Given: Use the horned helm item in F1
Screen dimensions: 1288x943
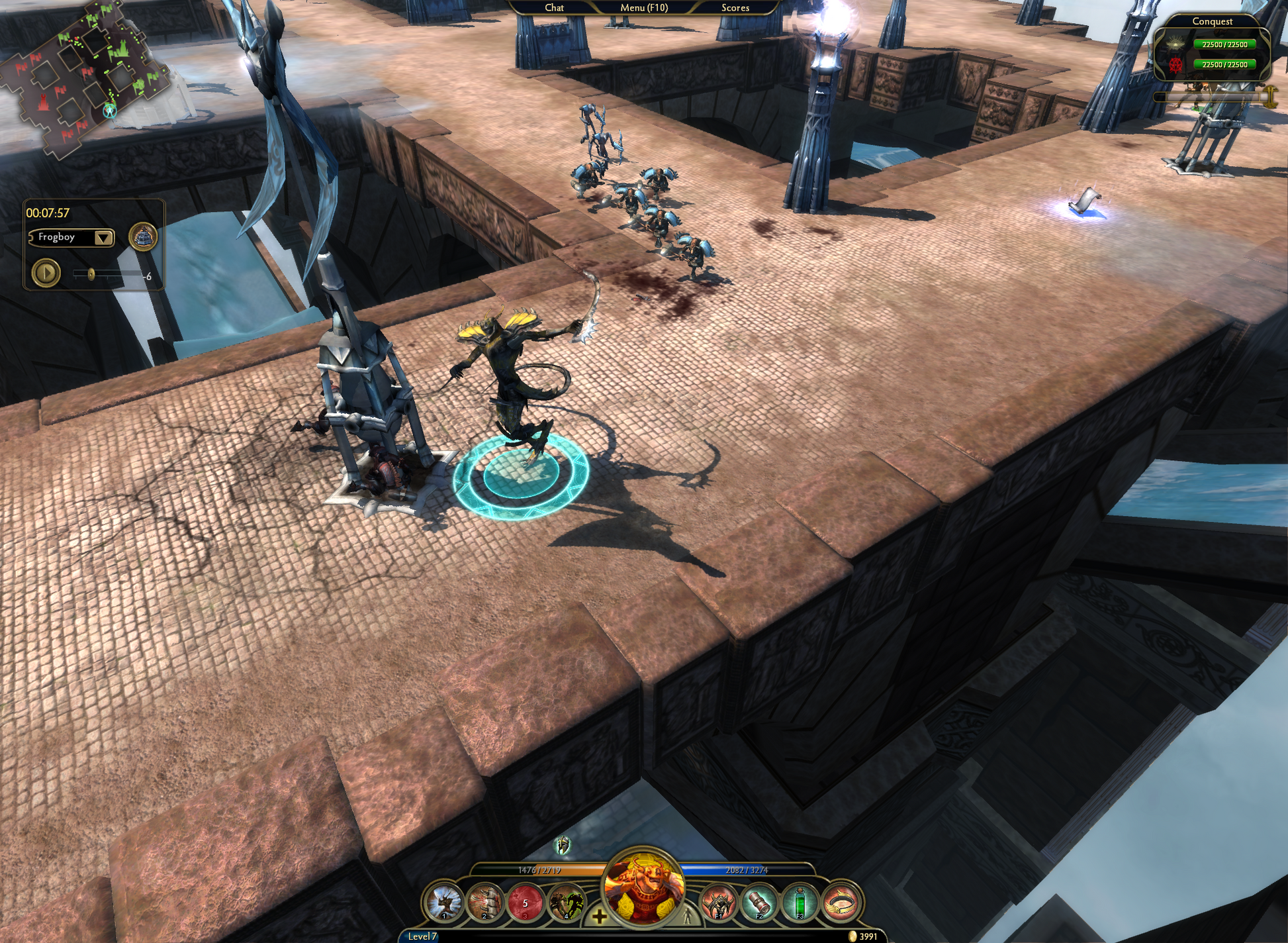Looking at the screenshot, I should 719,902.
